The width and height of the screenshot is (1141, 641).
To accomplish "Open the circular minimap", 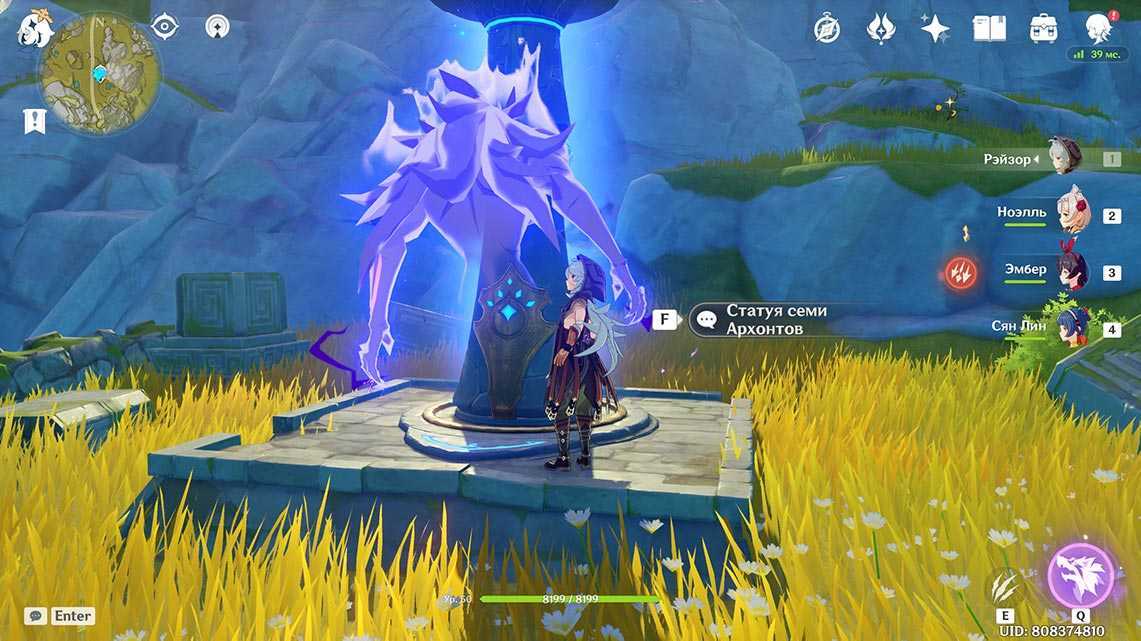I will point(100,74).
